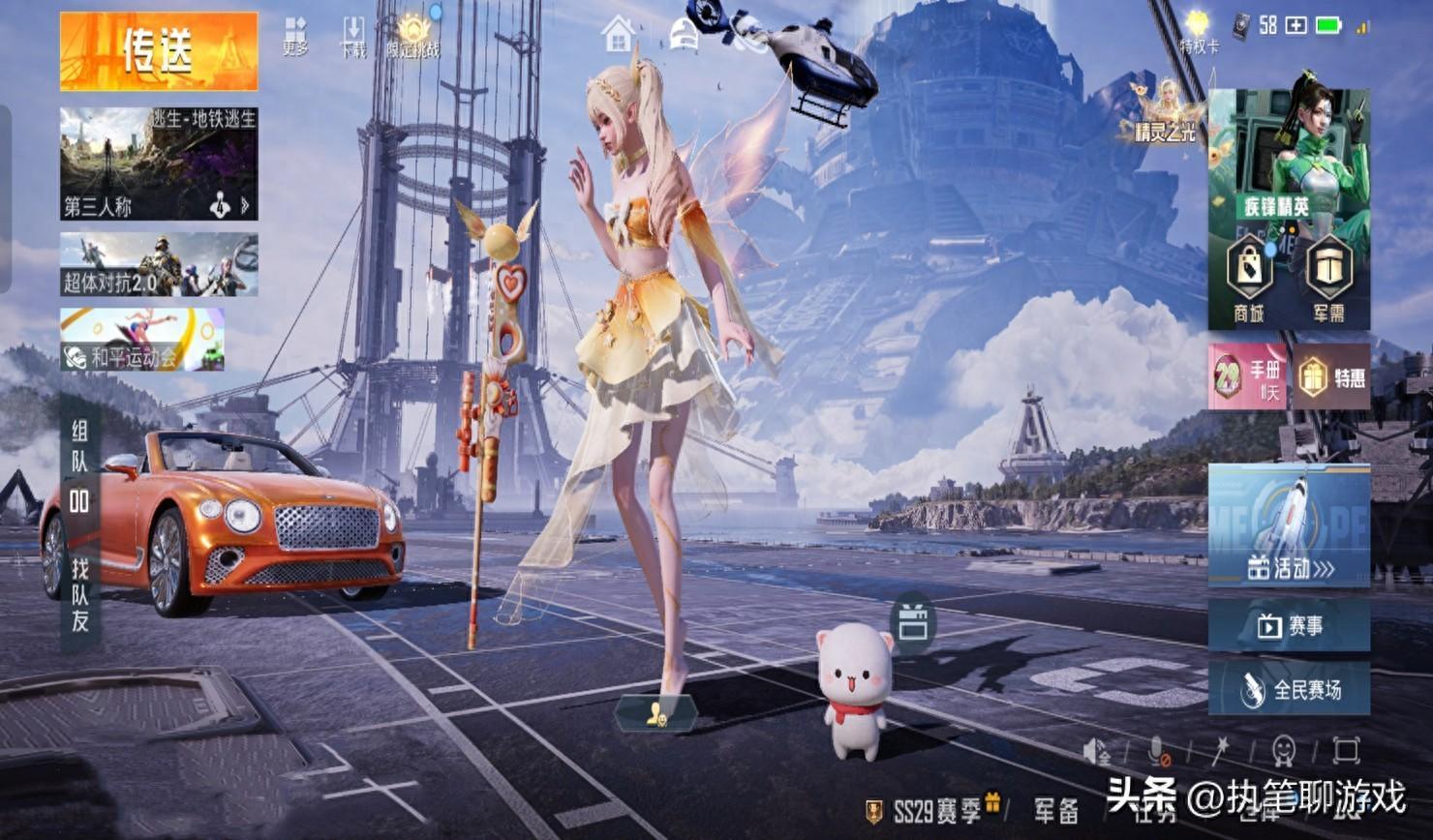Toggle the microphone icon
This screenshot has height=840, width=1433.
pyautogui.click(x=1156, y=751)
